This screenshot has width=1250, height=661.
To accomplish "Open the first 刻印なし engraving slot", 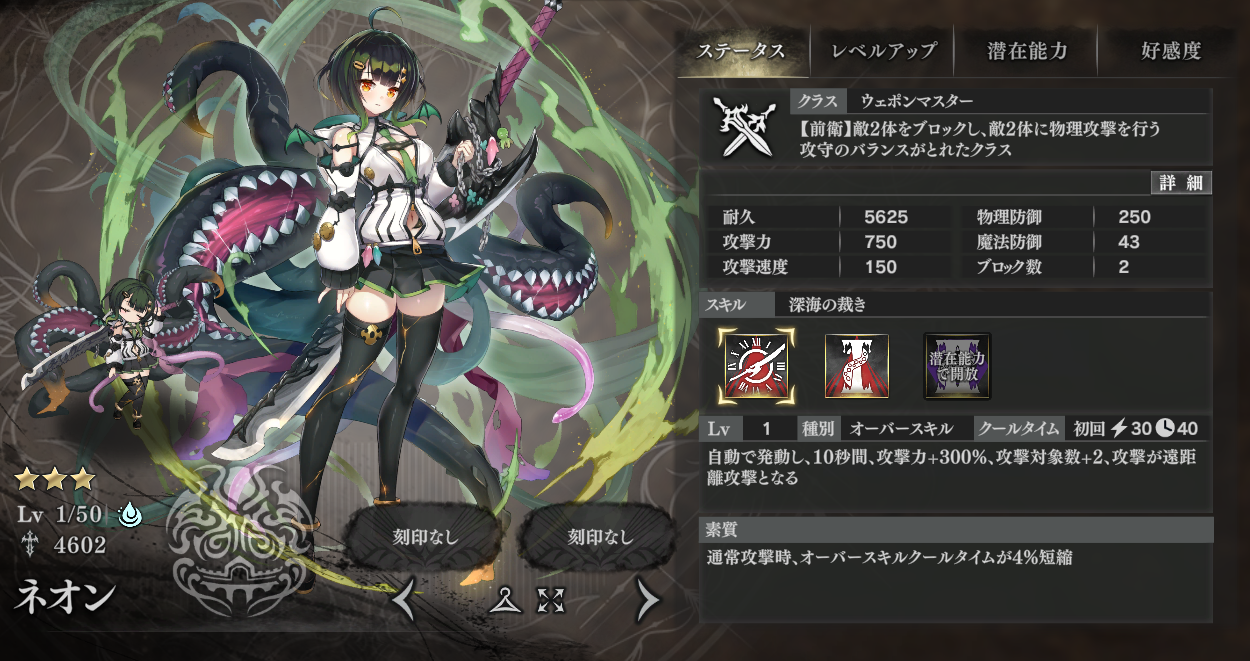I will pos(425,536).
